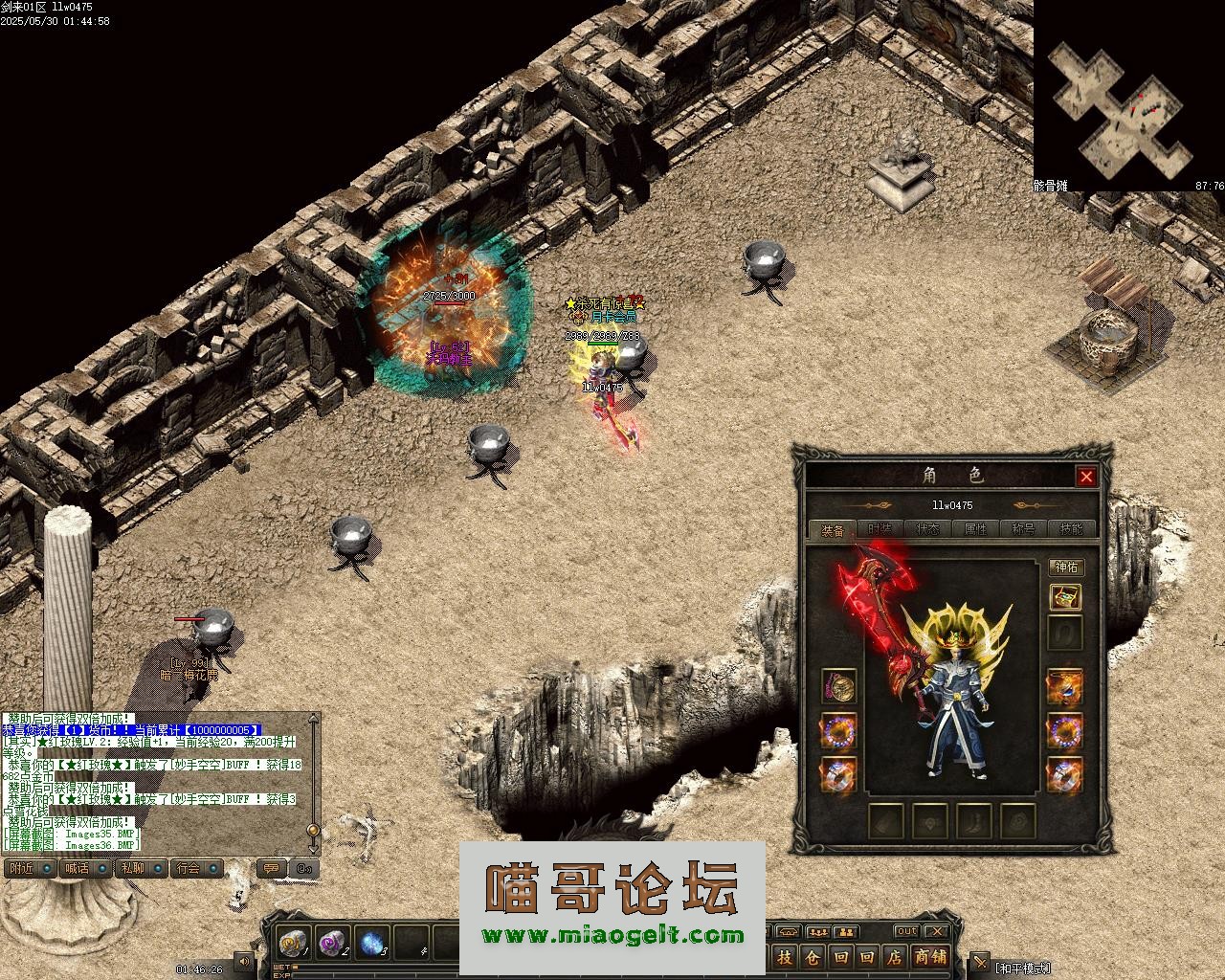Toggle the 喊话 shout chat channel

pos(85,868)
